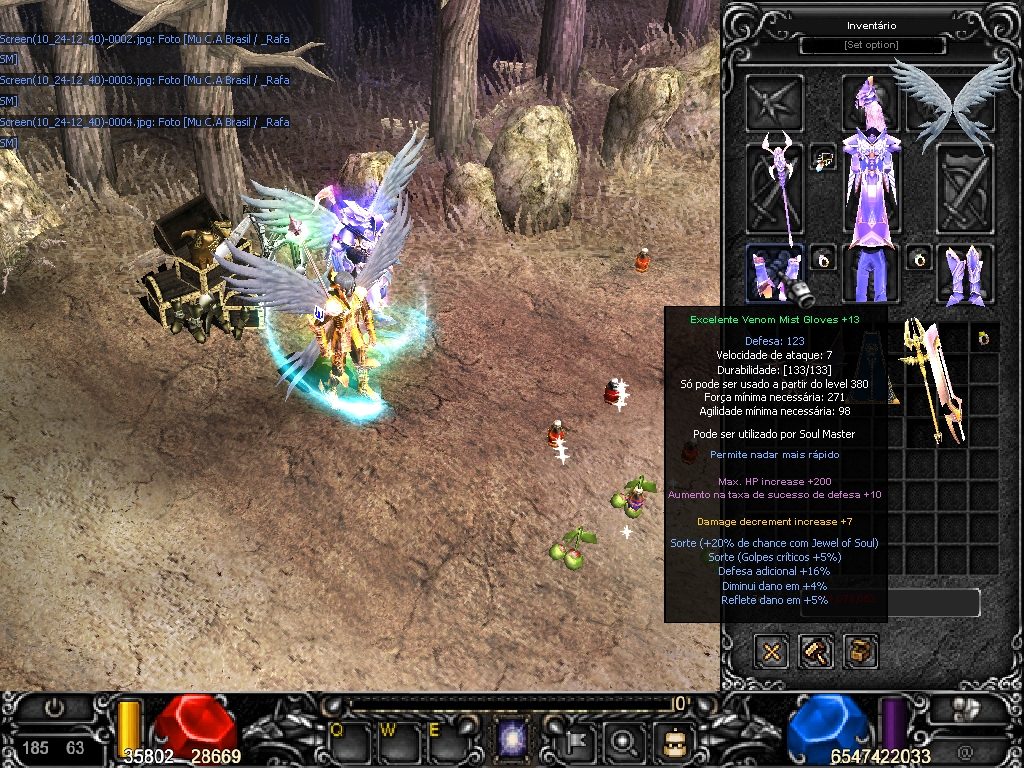The height and width of the screenshot is (768, 1024).
Task: Pick the gold ring in the inventory grid
Action: coord(984,339)
